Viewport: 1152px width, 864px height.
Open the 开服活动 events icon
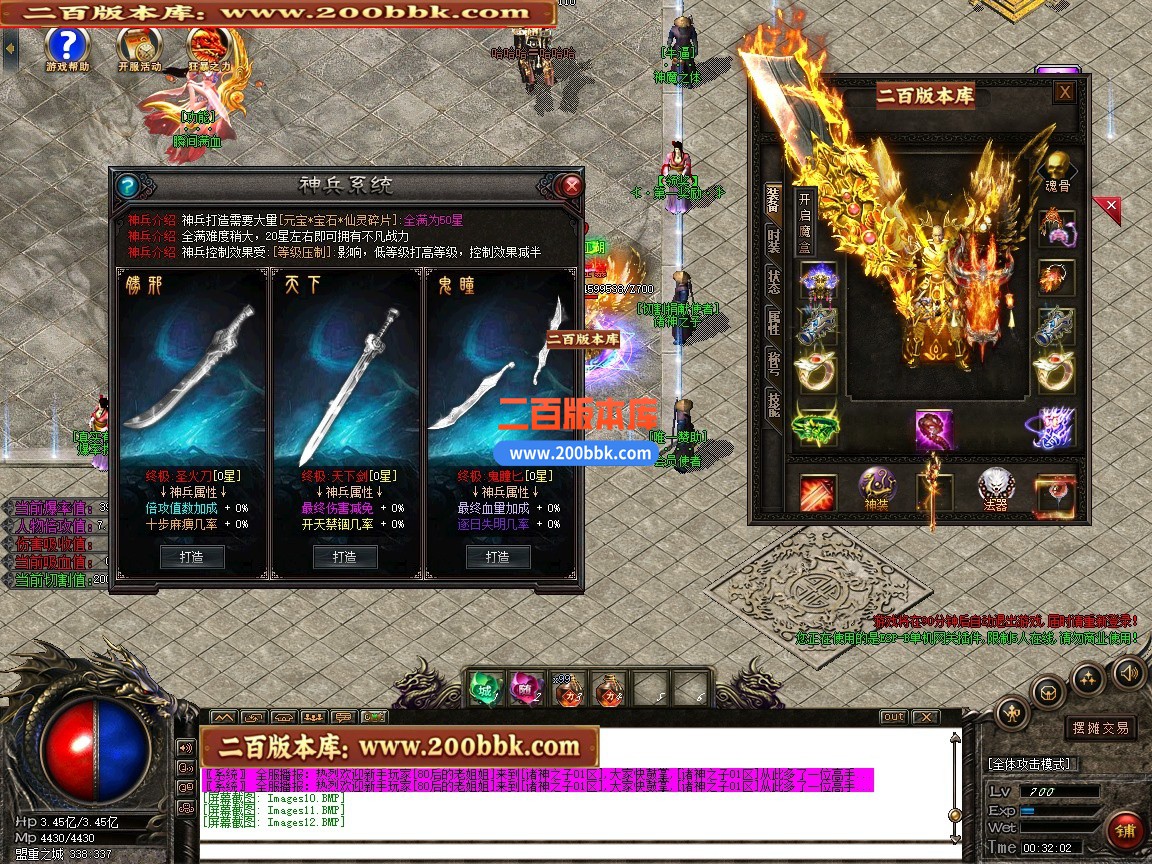pos(138,44)
